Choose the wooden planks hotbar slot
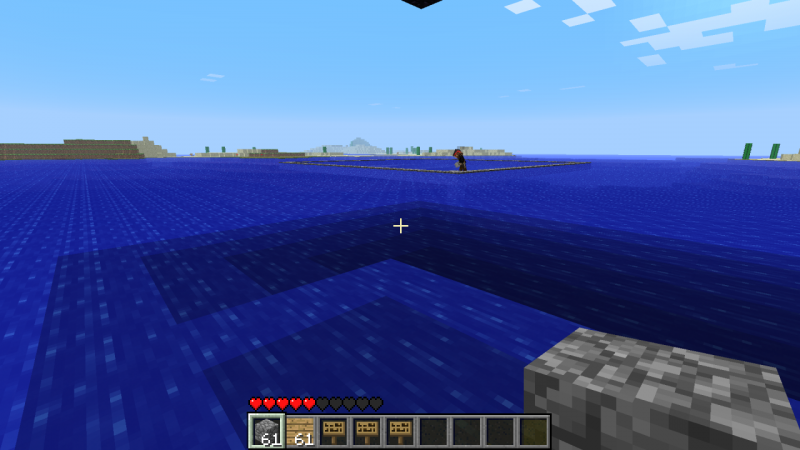Image resolution: width=800 pixels, height=450 pixels. click(x=300, y=431)
